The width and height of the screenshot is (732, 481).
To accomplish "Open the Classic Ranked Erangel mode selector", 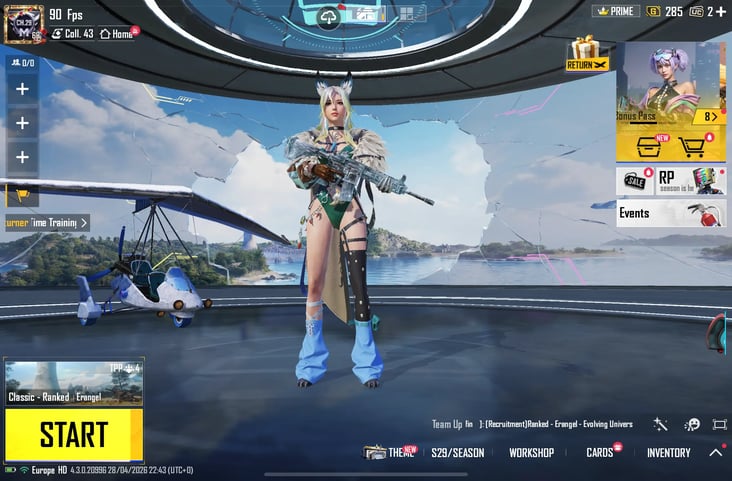I will (x=73, y=384).
